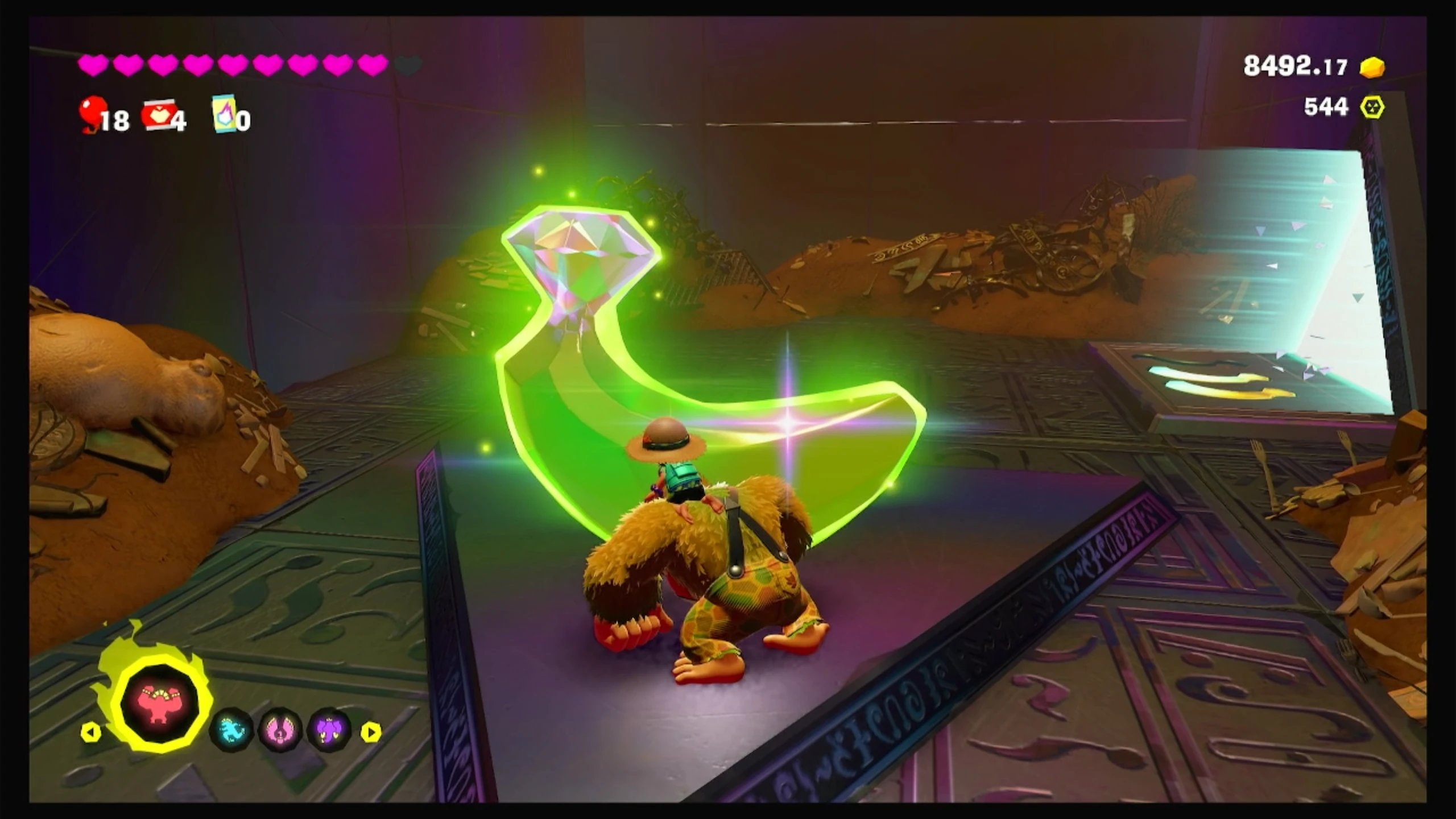This screenshot has height=819, width=1456.
Task: Click the right arrow of the Bananza selector
Action: tap(371, 732)
